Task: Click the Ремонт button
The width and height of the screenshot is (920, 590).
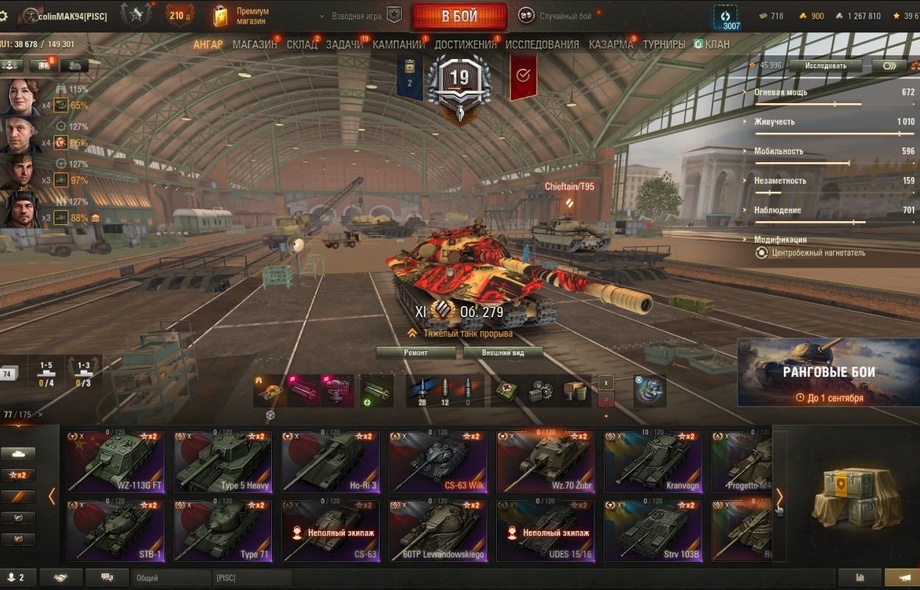Action: click(416, 353)
